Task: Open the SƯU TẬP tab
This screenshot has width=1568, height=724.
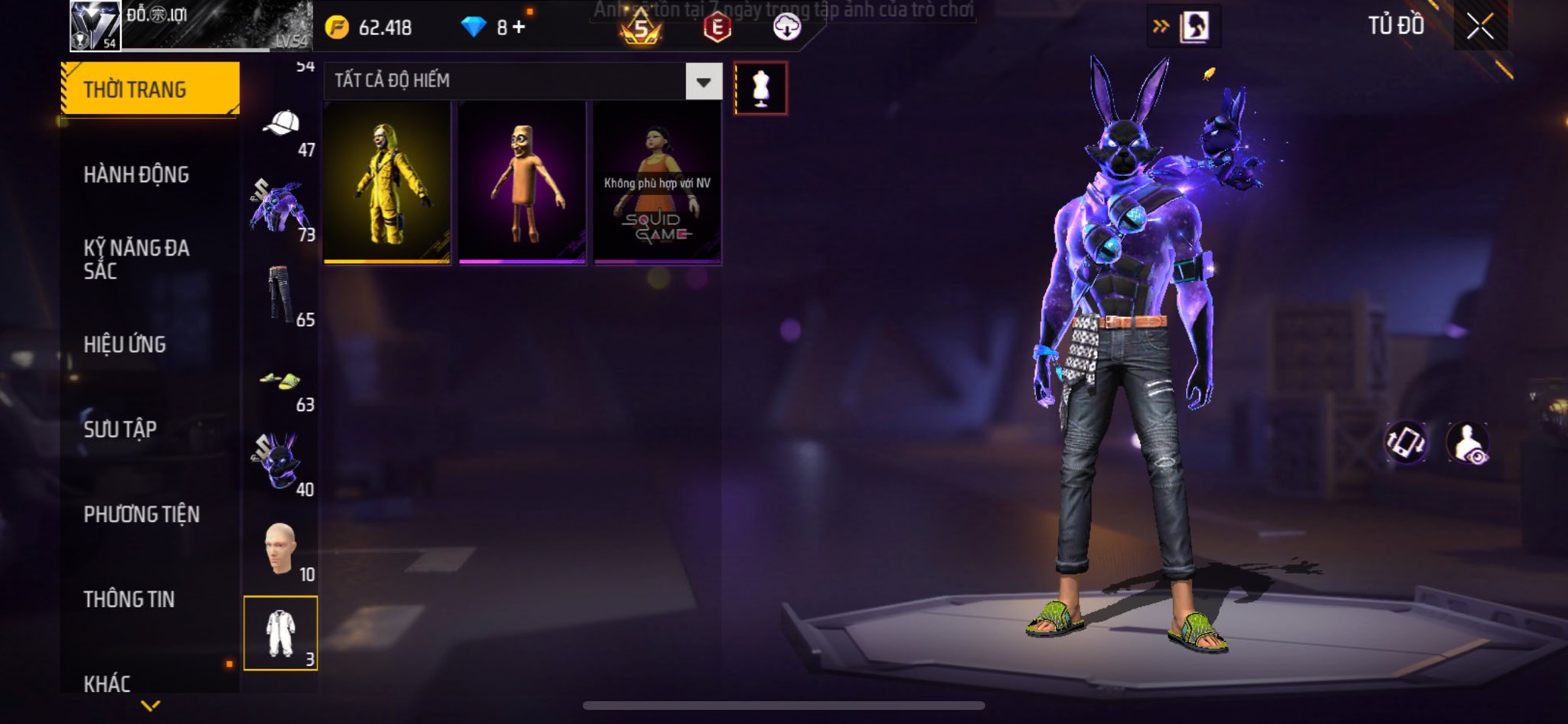Action: [x=120, y=429]
